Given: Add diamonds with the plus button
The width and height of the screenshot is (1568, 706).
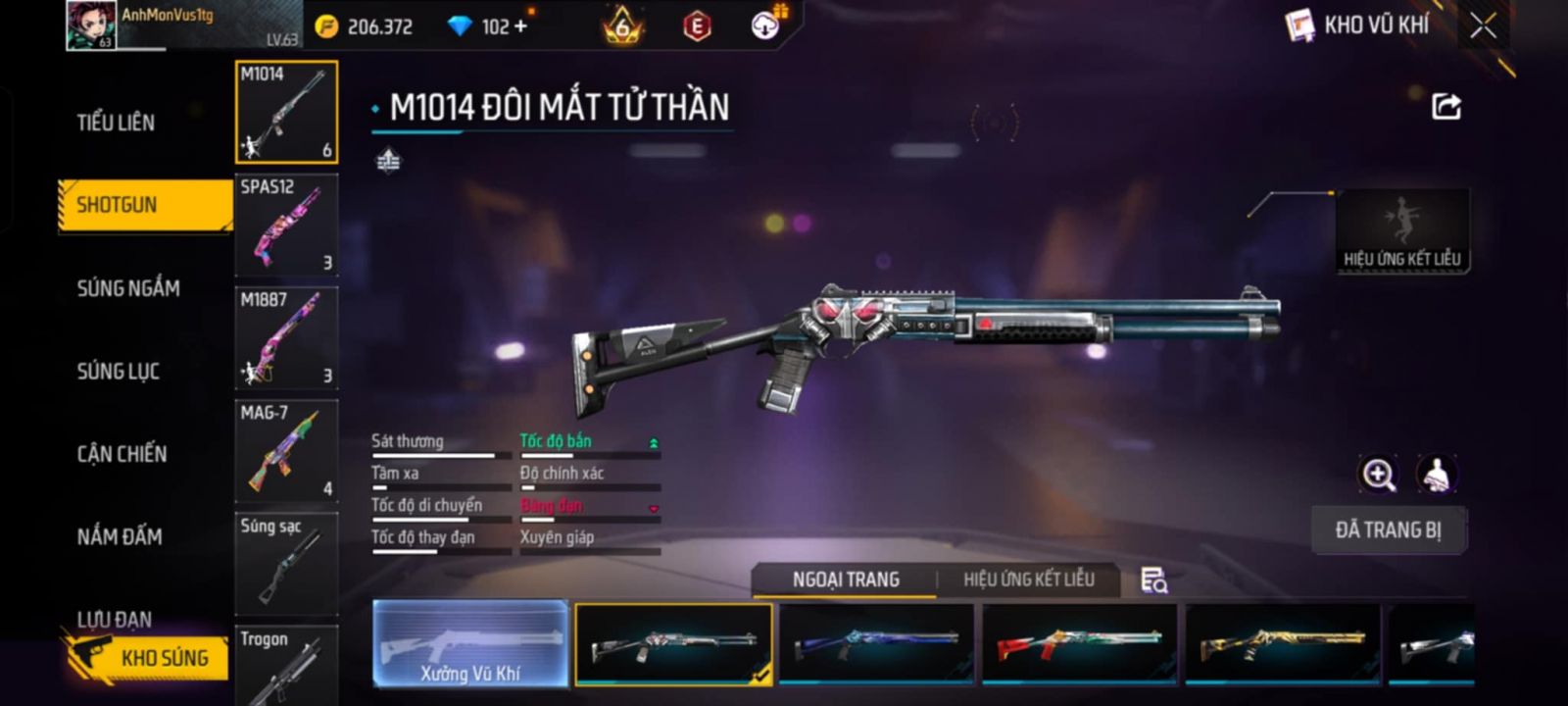Looking at the screenshot, I should click(x=520, y=26).
